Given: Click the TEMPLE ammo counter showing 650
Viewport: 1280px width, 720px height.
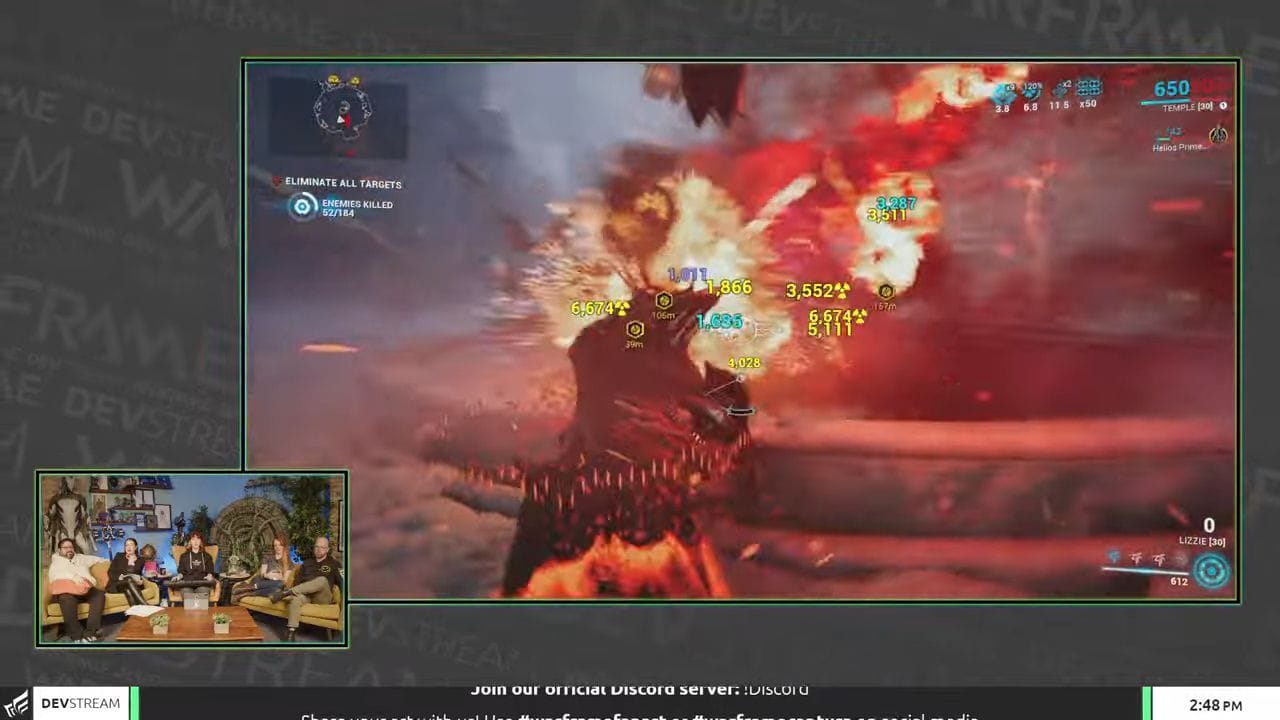Looking at the screenshot, I should (x=1170, y=89).
